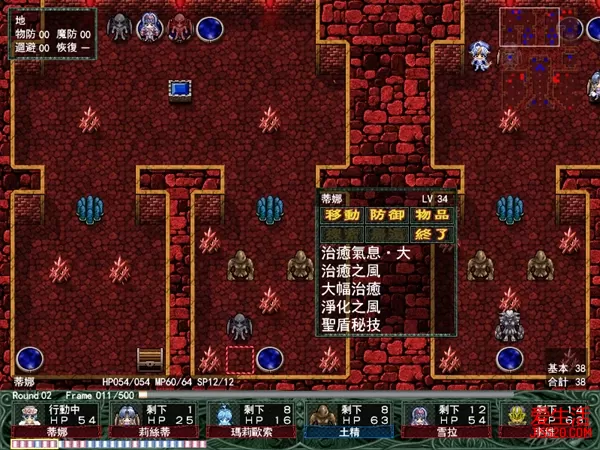Select 莉絲蒂 in the turn order bar
600x450 pixels.
154,419
